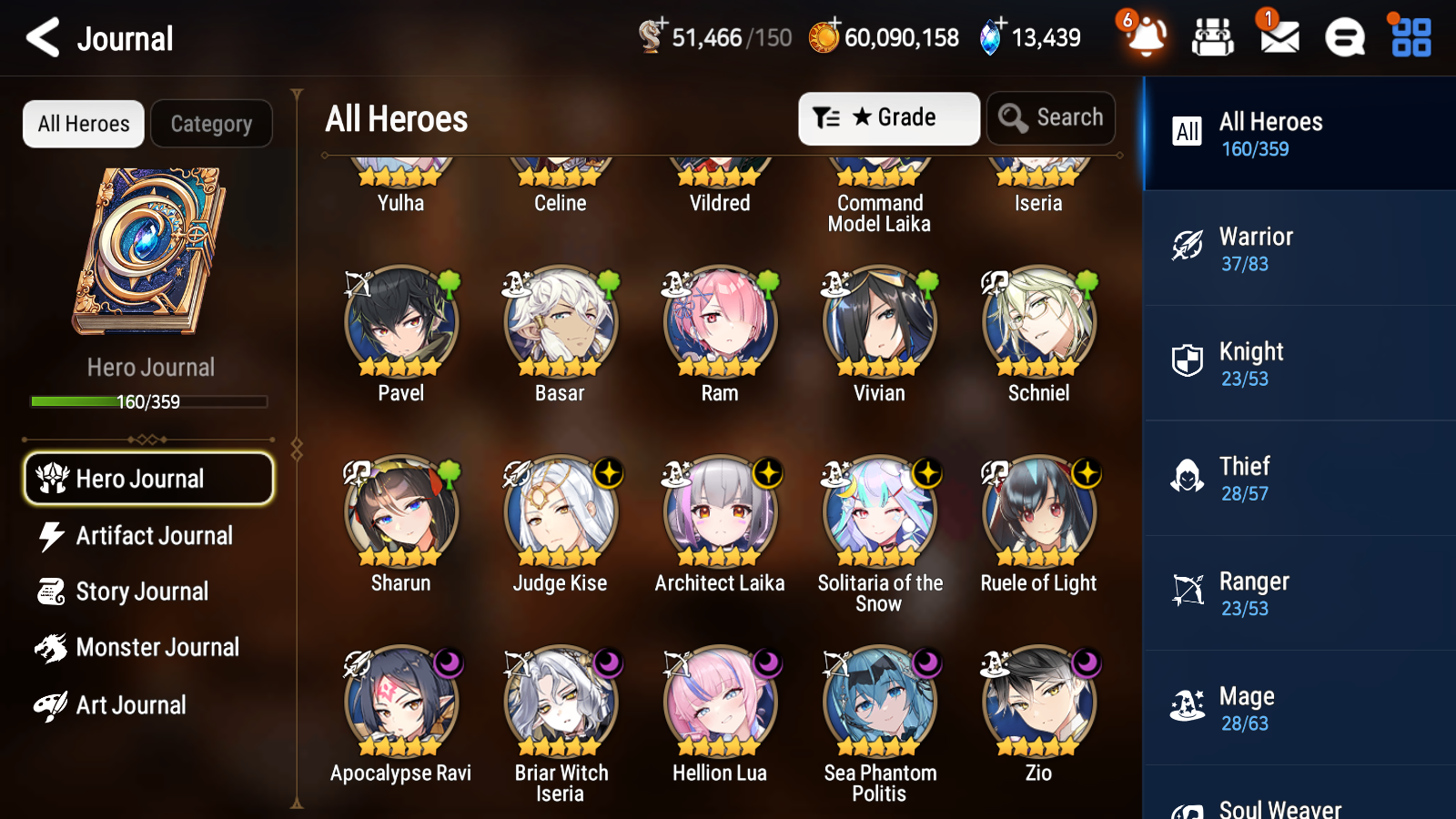Image resolution: width=1456 pixels, height=819 pixels.
Task: Open the inventory chest icon
Action: tap(1213, 38)
